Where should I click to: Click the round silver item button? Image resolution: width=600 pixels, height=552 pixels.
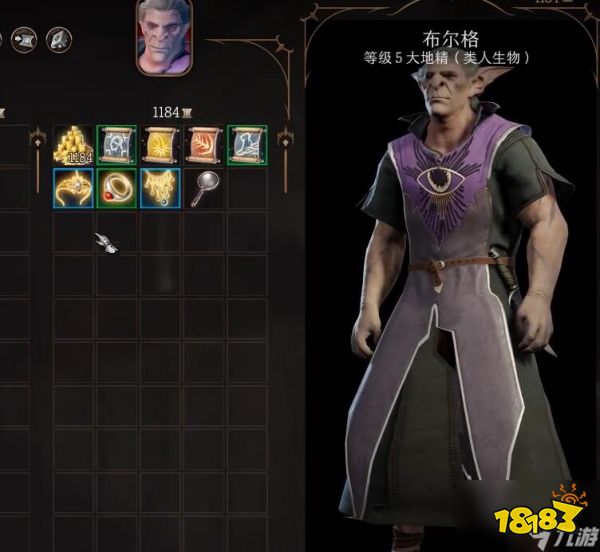pyautogui.click(x=58, y=41)
